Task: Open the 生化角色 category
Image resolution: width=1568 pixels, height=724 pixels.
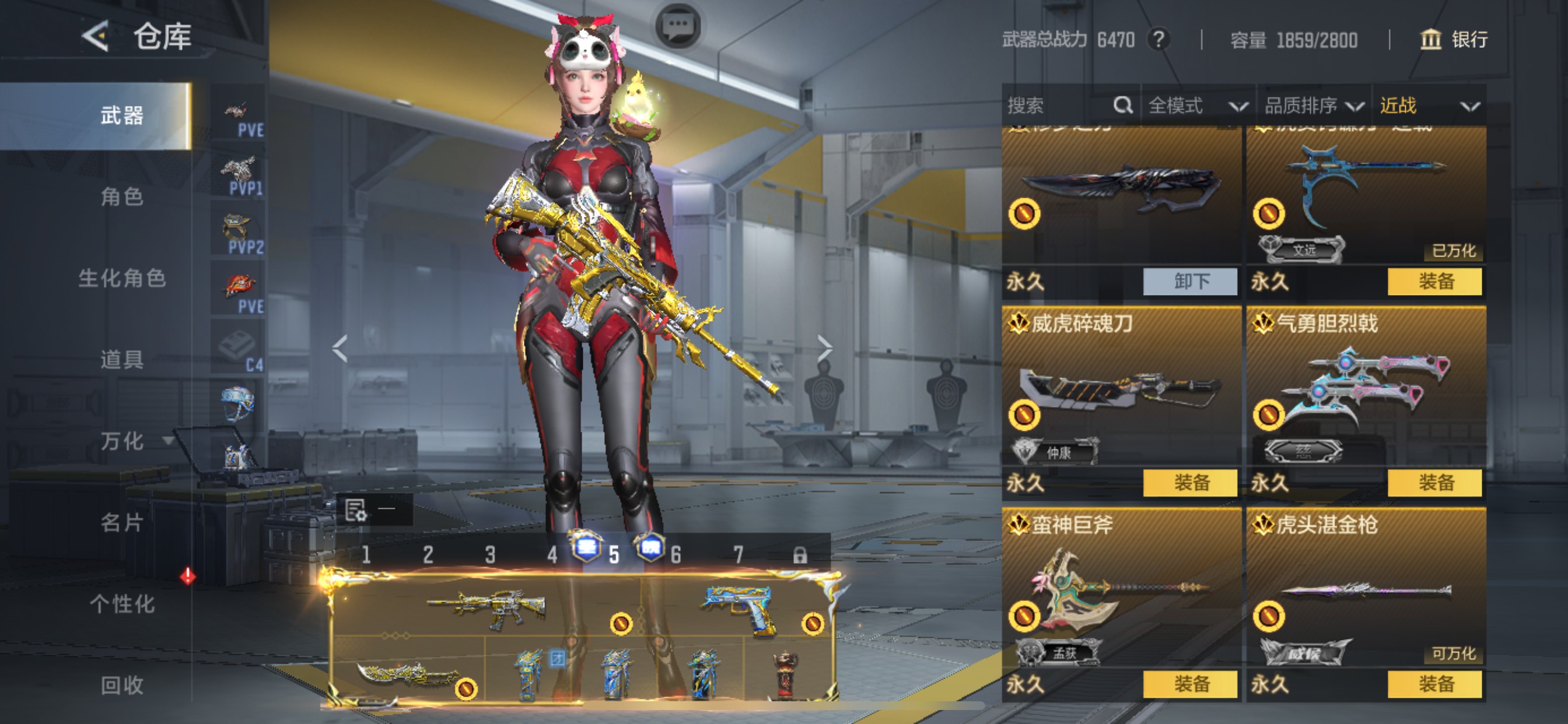Action: pyautogui.click(x=122, y=278)
